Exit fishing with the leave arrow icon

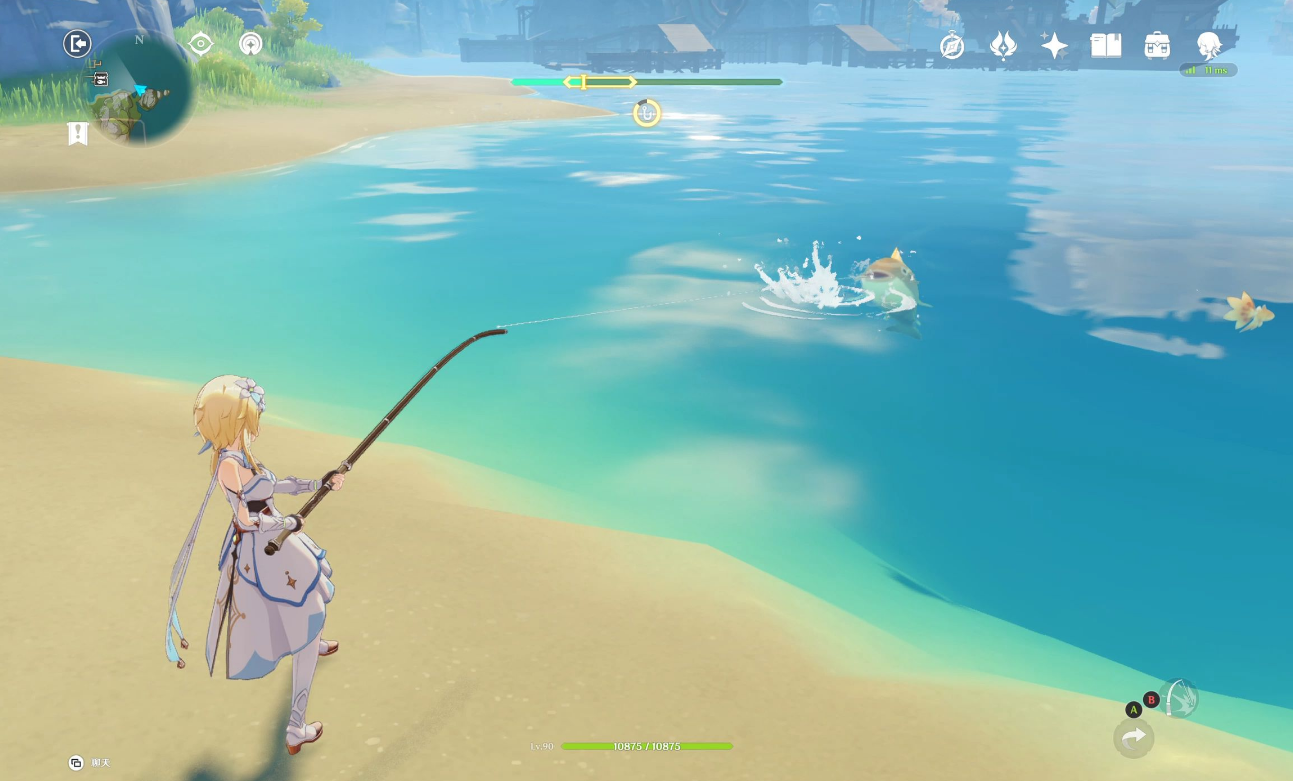click(77, 44)
